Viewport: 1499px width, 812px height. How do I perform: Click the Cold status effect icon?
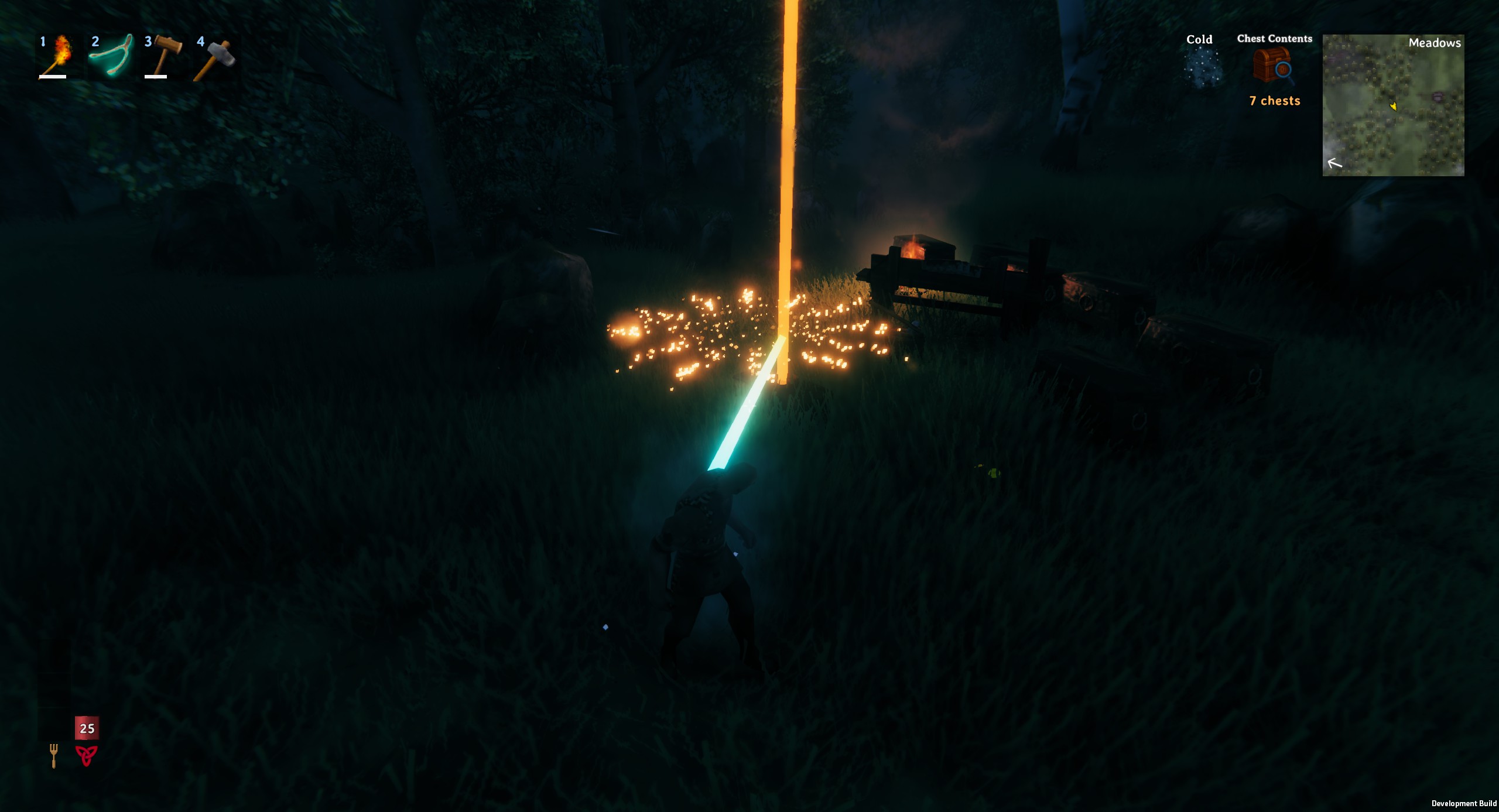coord(1200,67)
